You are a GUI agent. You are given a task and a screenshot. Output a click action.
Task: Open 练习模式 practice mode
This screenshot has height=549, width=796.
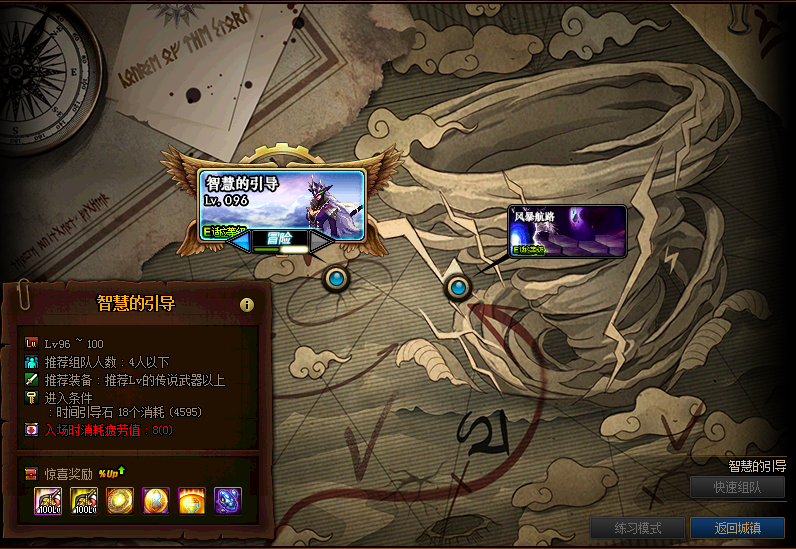(637, 528)
